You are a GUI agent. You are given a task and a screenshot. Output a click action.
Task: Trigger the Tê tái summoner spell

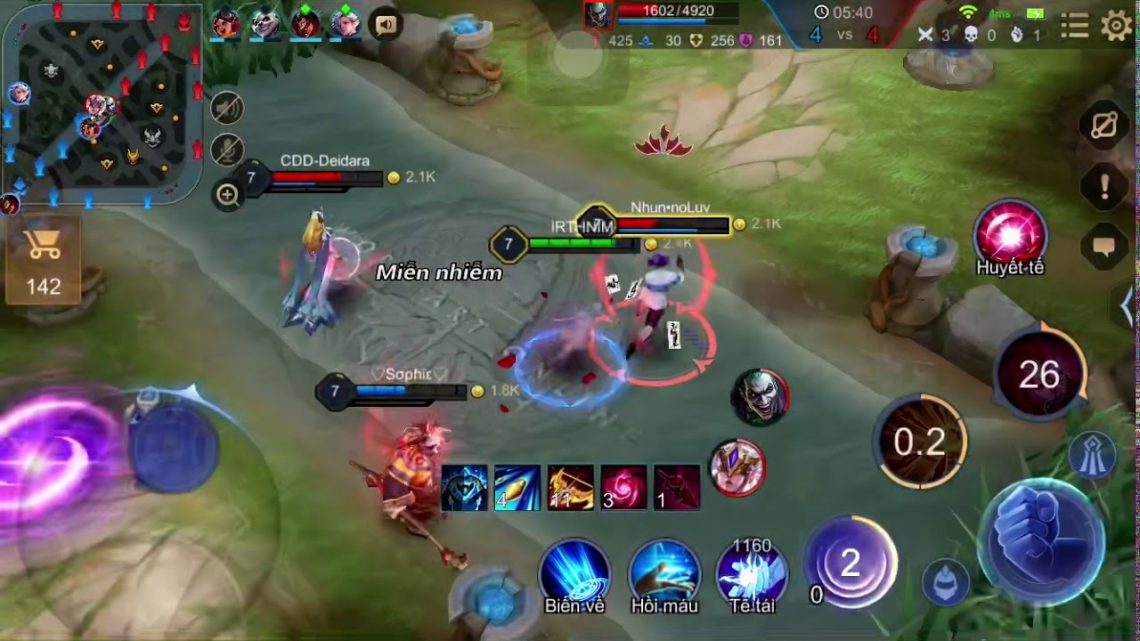(752, 572)
